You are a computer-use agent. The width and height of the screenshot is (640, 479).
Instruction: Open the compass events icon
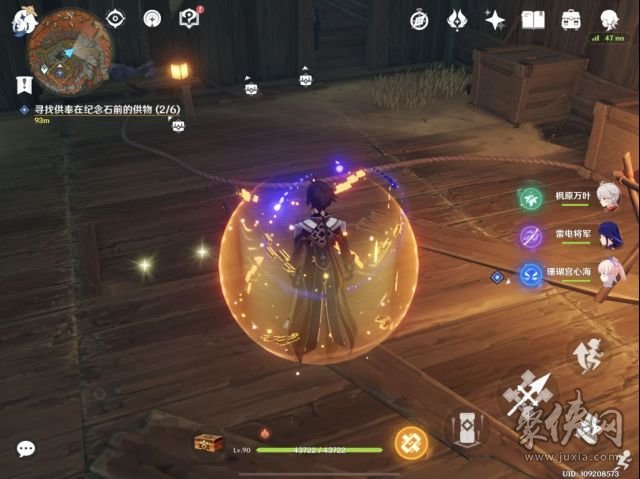pyautogui.click(x=419, y=19)
